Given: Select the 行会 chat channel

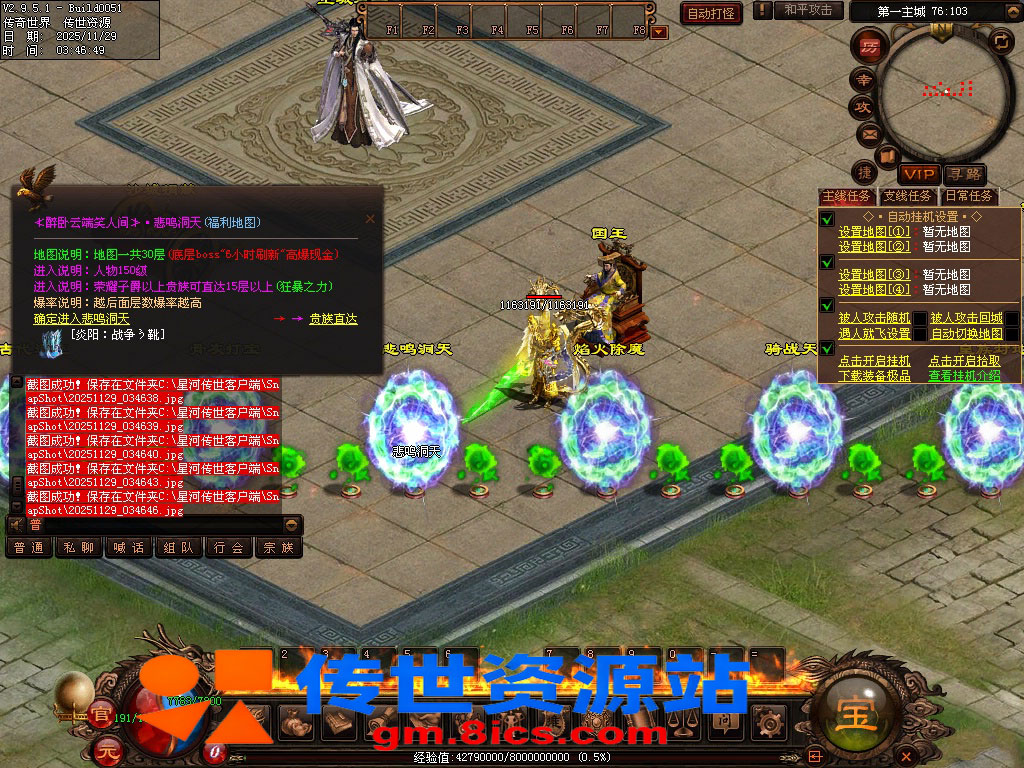Looking at the screenshot, I should coord(229,548).
